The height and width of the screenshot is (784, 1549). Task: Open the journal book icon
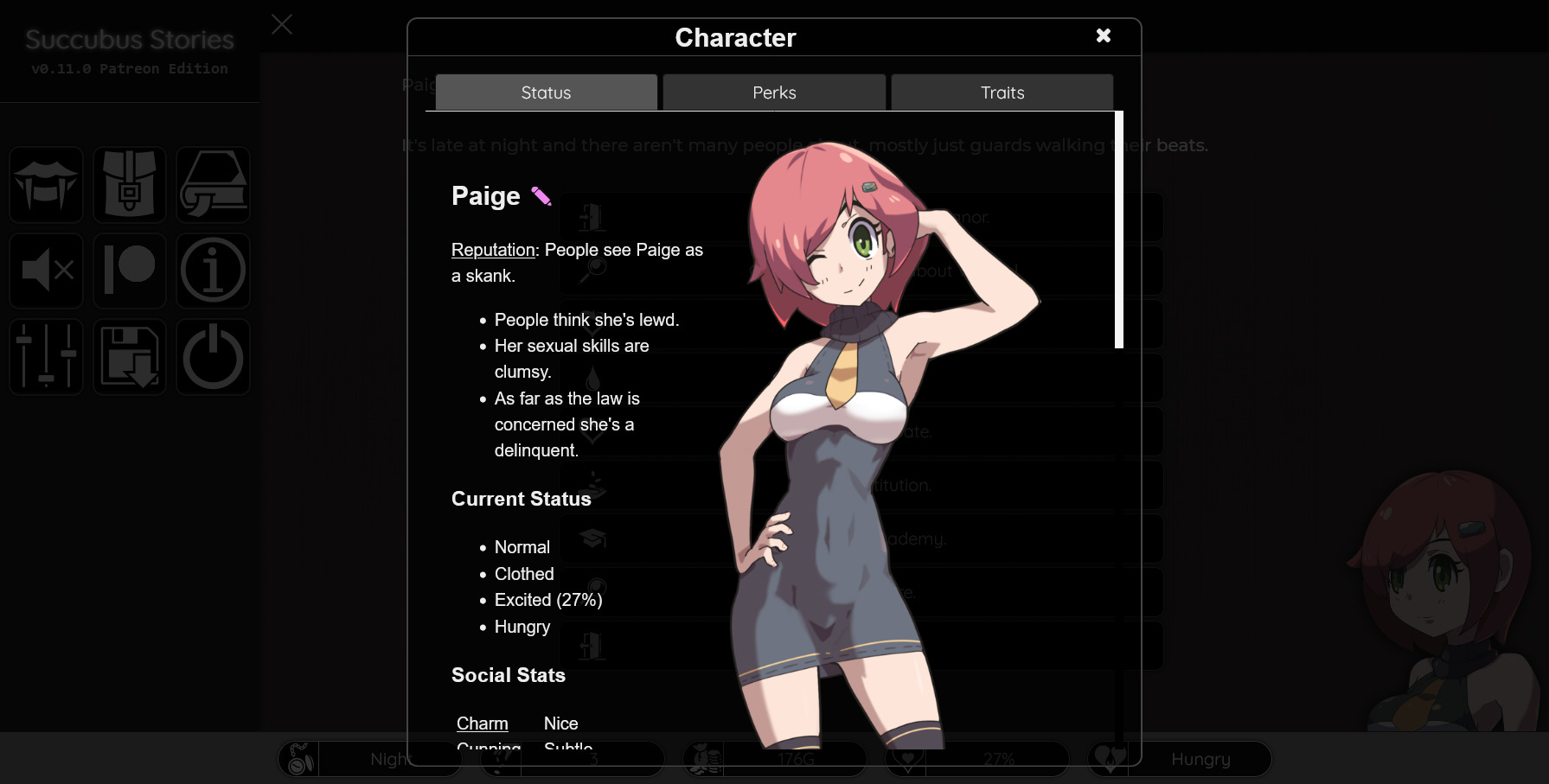213,184
